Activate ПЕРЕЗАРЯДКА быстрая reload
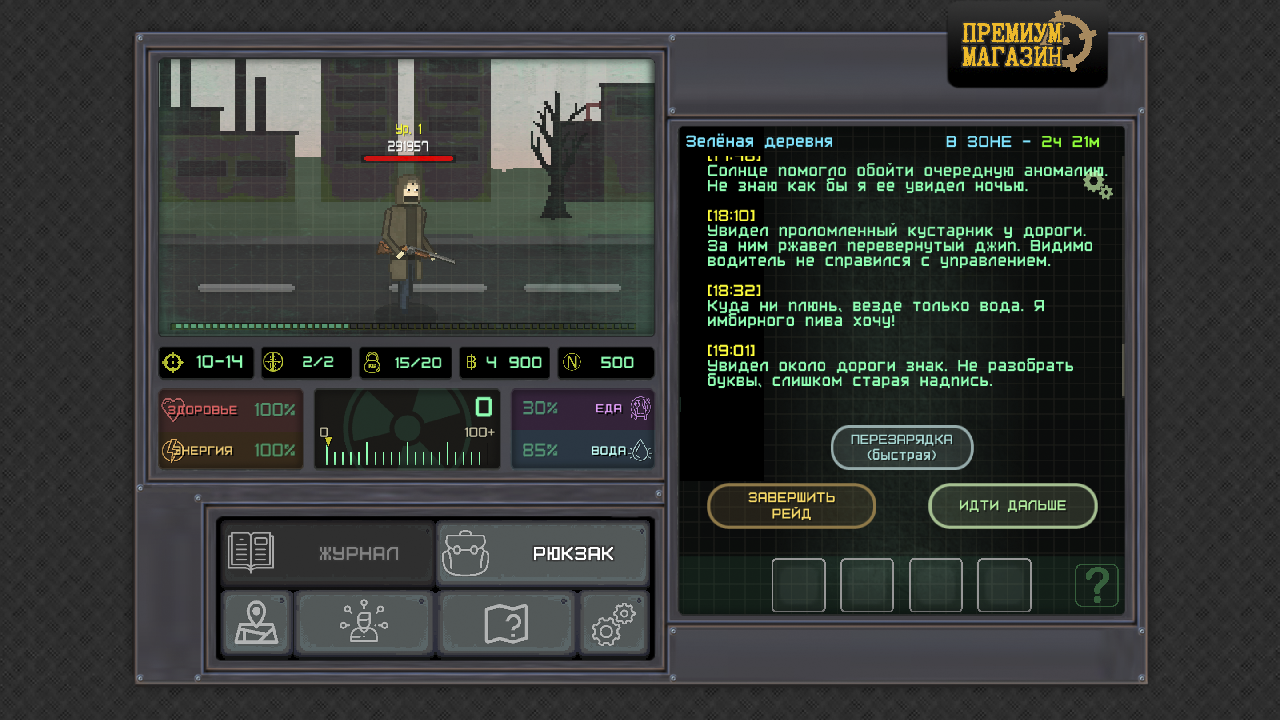1280x720 pixels. [x=902, y=447]
